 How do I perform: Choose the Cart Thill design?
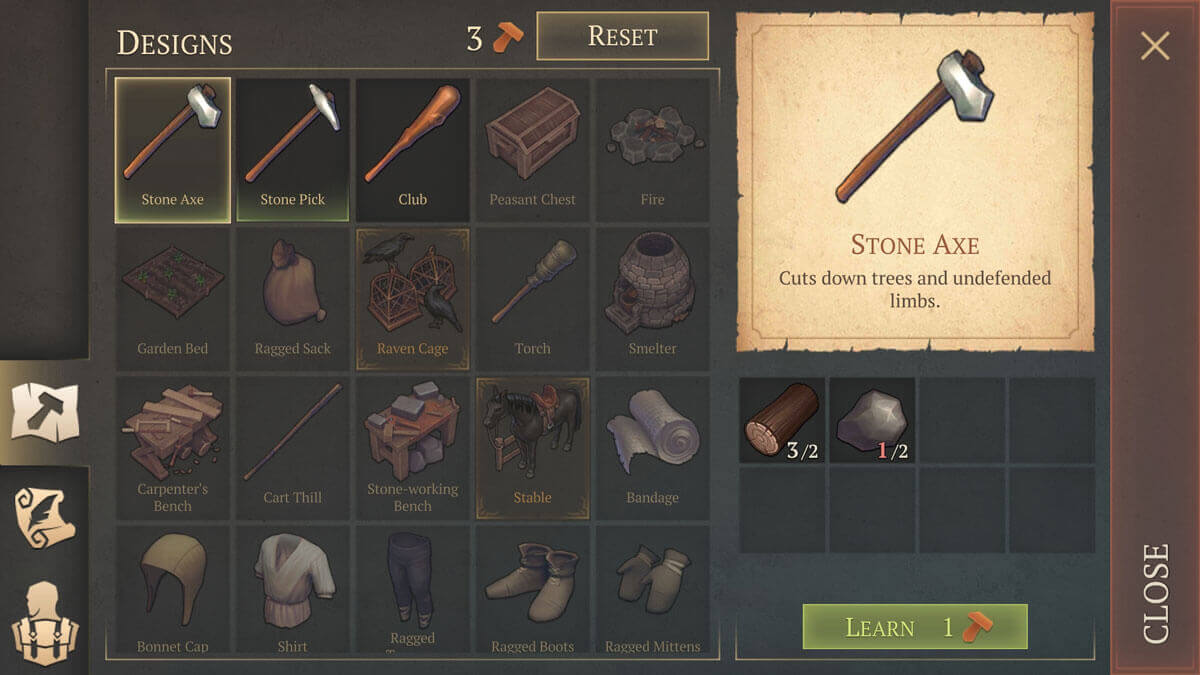(x=293, y=447)
